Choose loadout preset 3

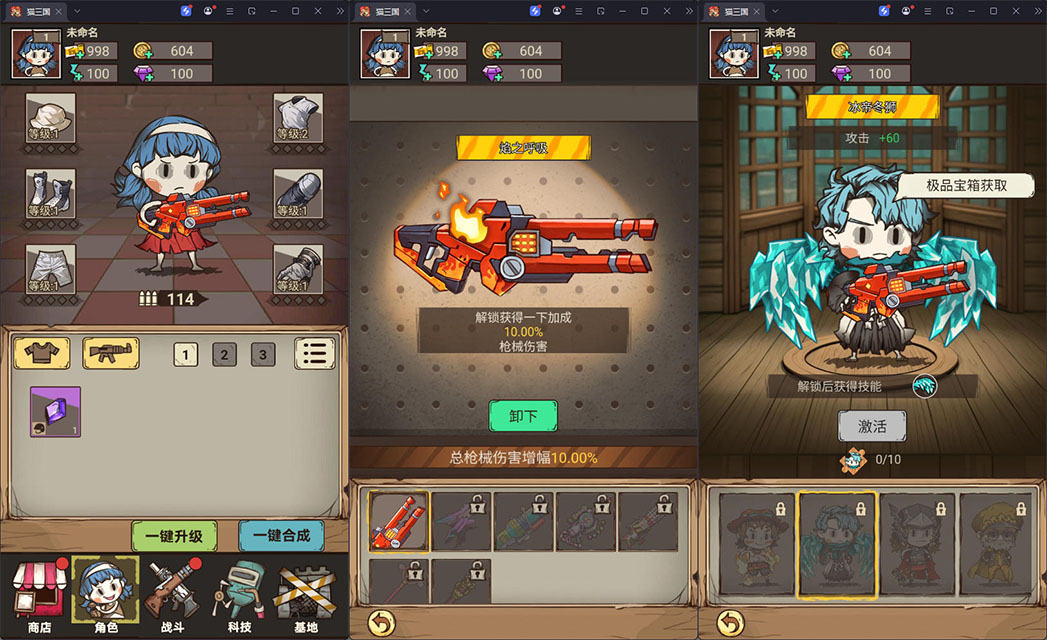click(263, 354)
